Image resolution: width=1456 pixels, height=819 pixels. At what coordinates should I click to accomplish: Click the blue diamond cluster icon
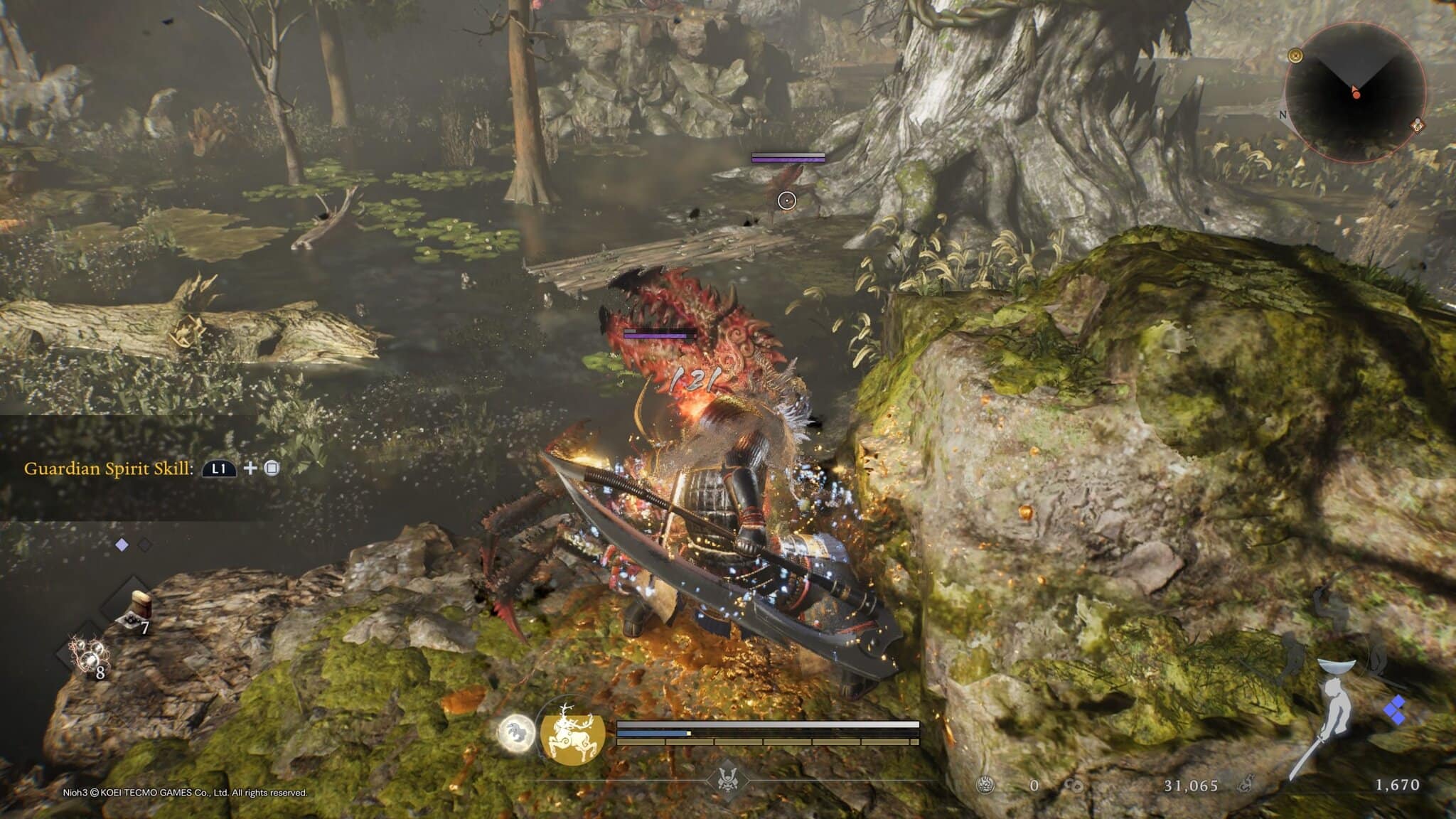[1395, 710]
